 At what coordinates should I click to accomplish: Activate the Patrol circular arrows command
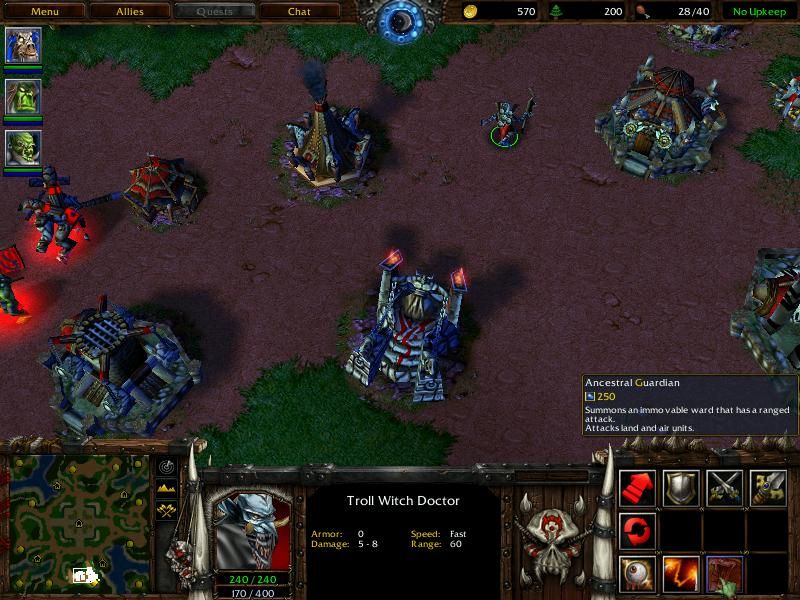point(638,530)
